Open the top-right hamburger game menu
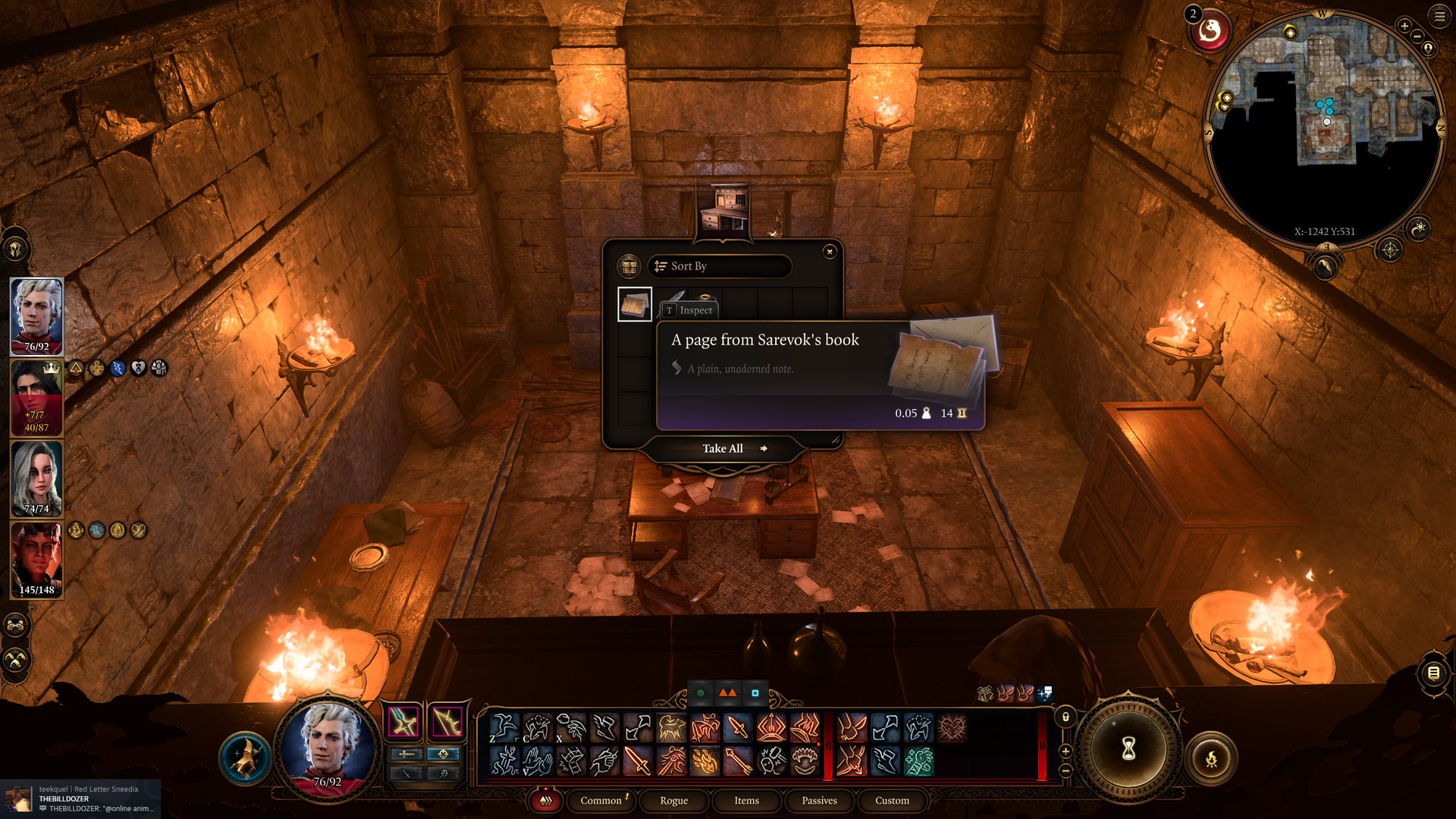 [x=1439, y=16]
